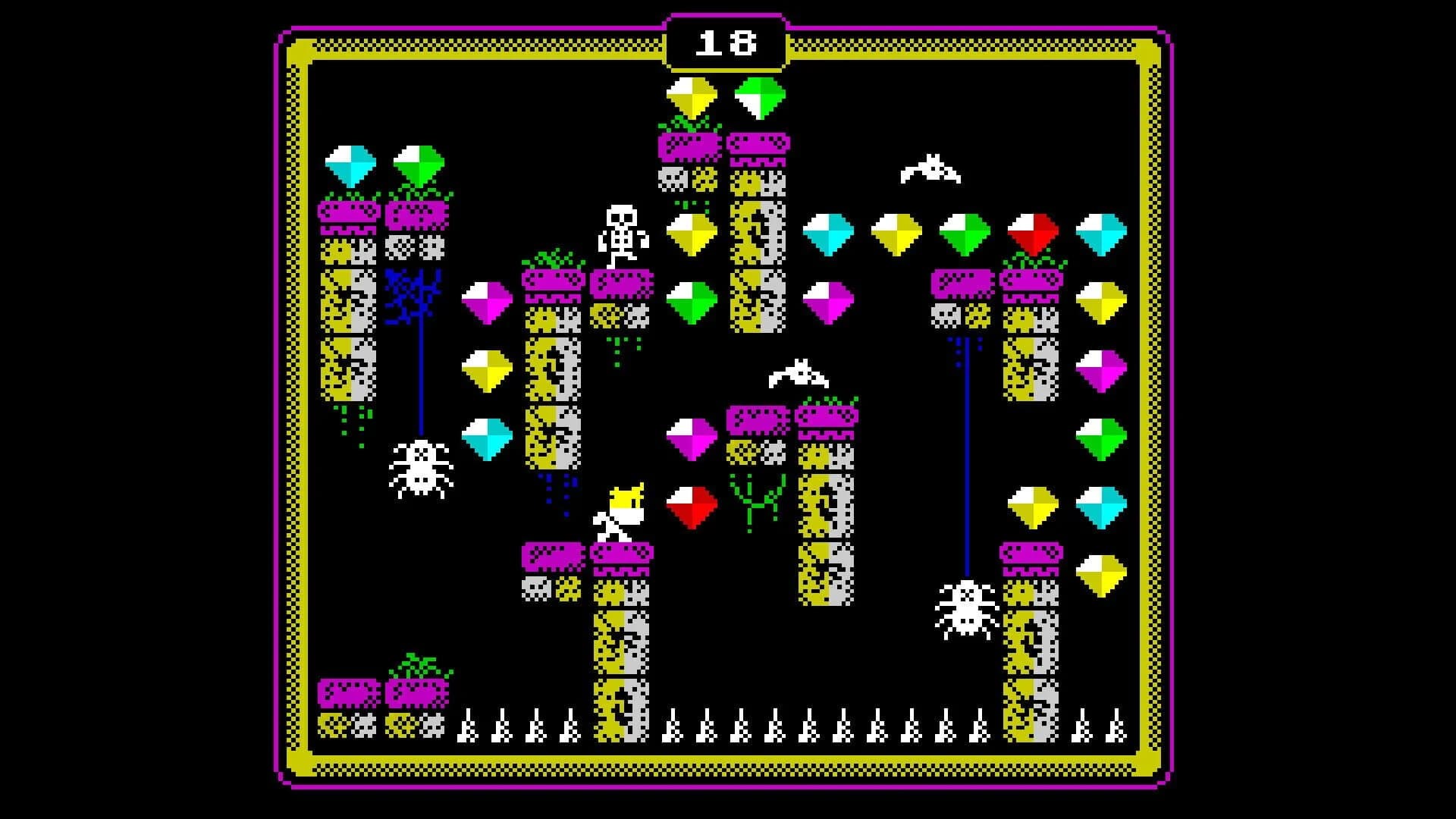Select the bat flying in the top right
1456x819 pixels.
929,167
